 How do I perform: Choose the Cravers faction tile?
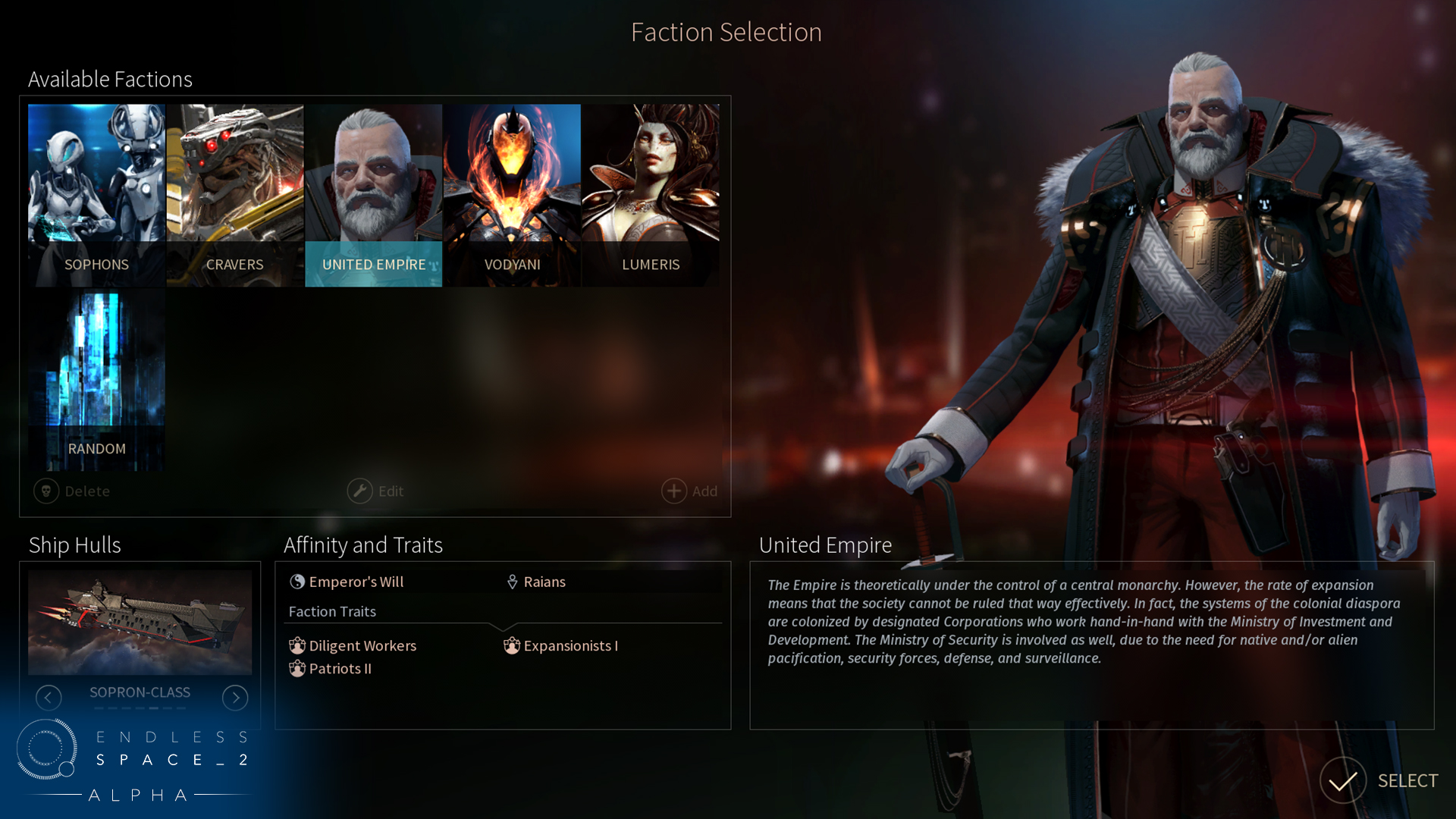[x=235, y=195]
